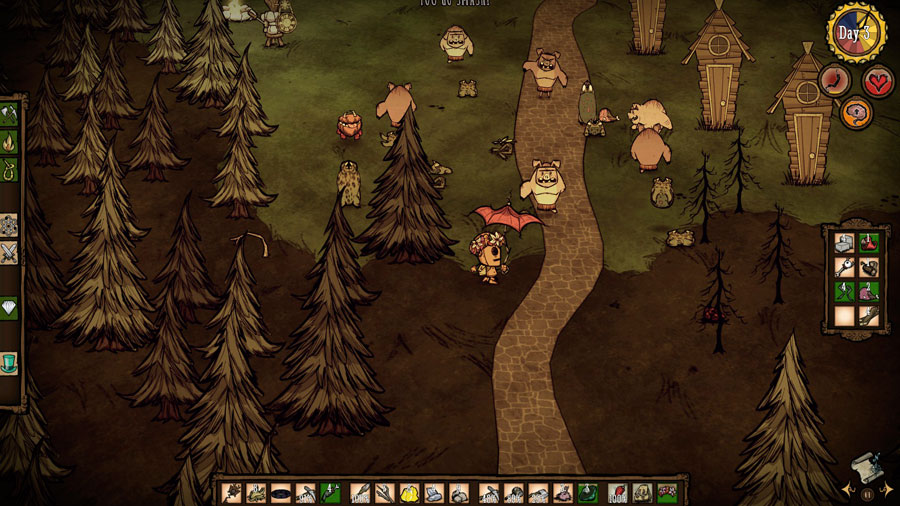Screen dimensions: 900x506
Task: Open the Light crafting tab with flame icon
Action: [9, 142]
